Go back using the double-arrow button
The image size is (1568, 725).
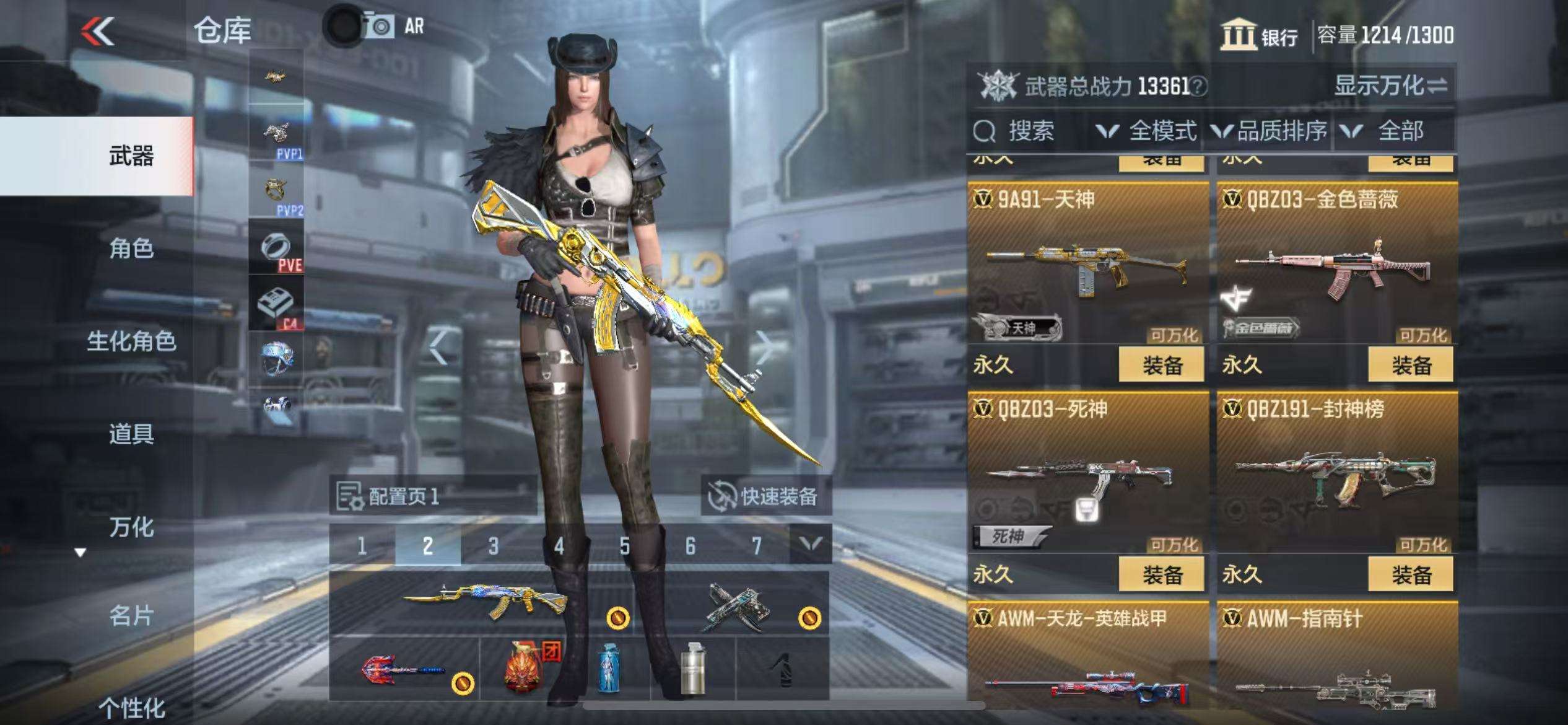pyautogui.click(x=98, y=31)
